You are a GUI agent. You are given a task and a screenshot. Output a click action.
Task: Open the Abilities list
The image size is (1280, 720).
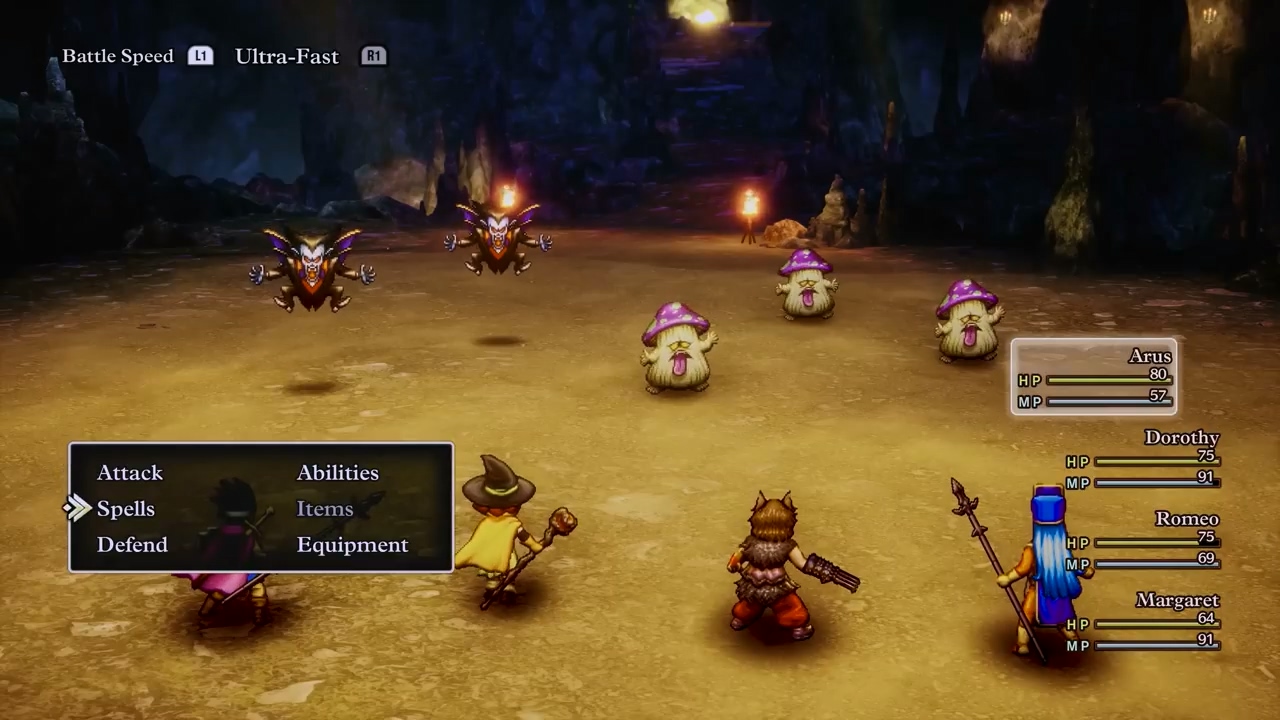[x=338, y=473]
